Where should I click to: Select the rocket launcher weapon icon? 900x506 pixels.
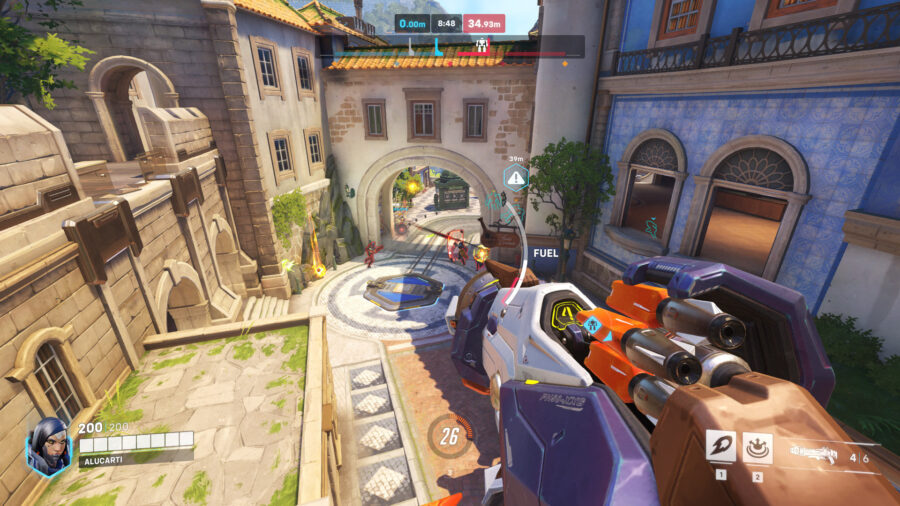812,453
